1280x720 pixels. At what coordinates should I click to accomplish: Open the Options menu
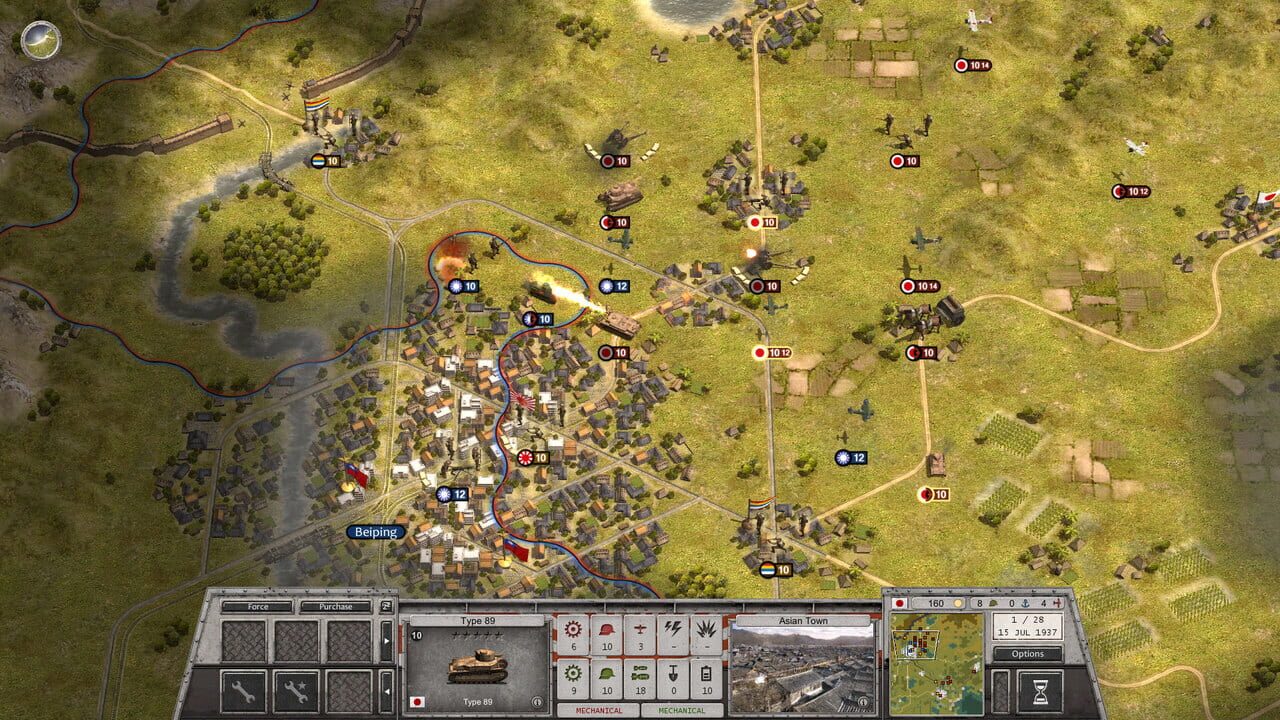click(1028, 654)
